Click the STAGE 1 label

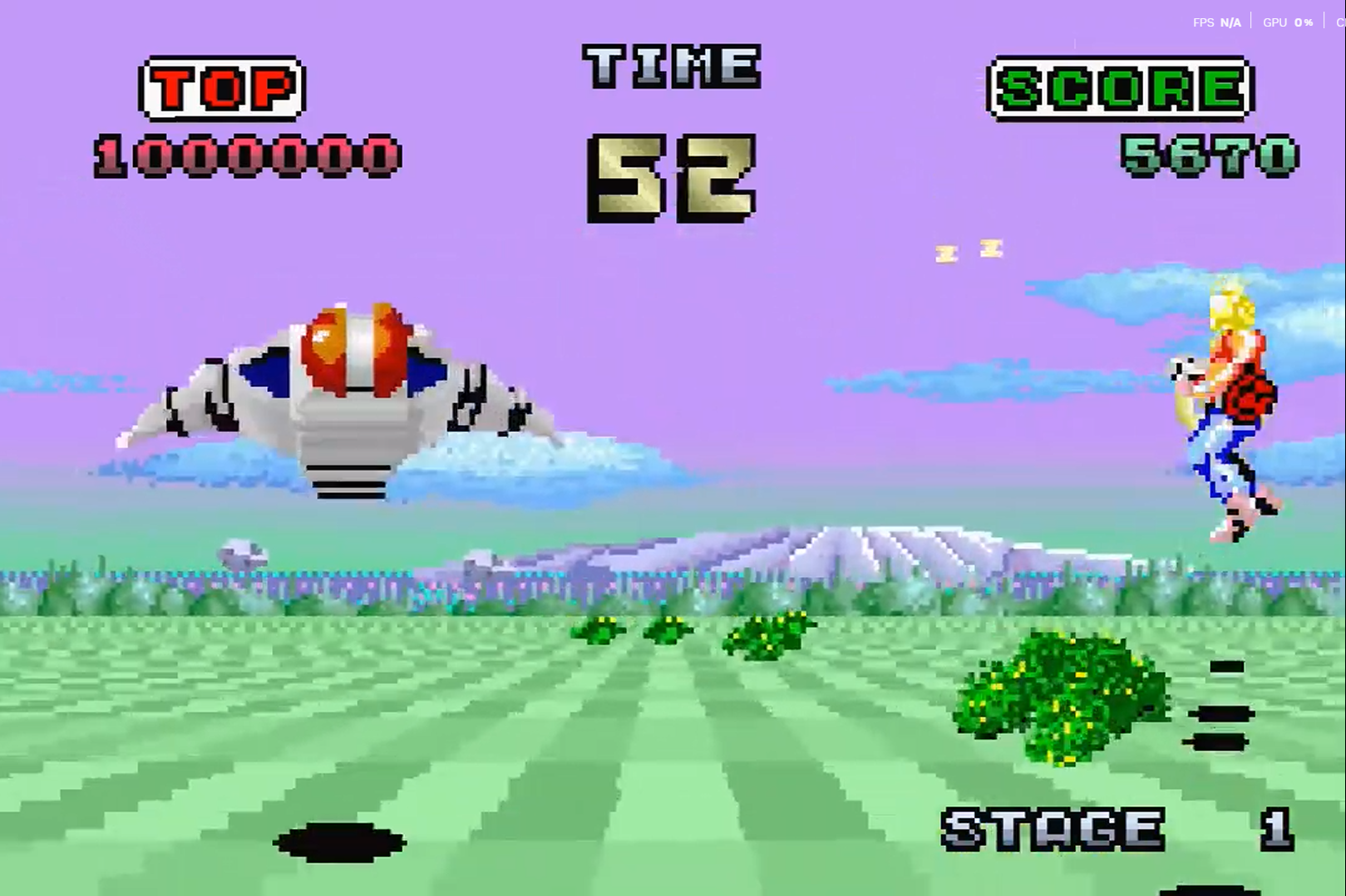tap(1052, 830)
